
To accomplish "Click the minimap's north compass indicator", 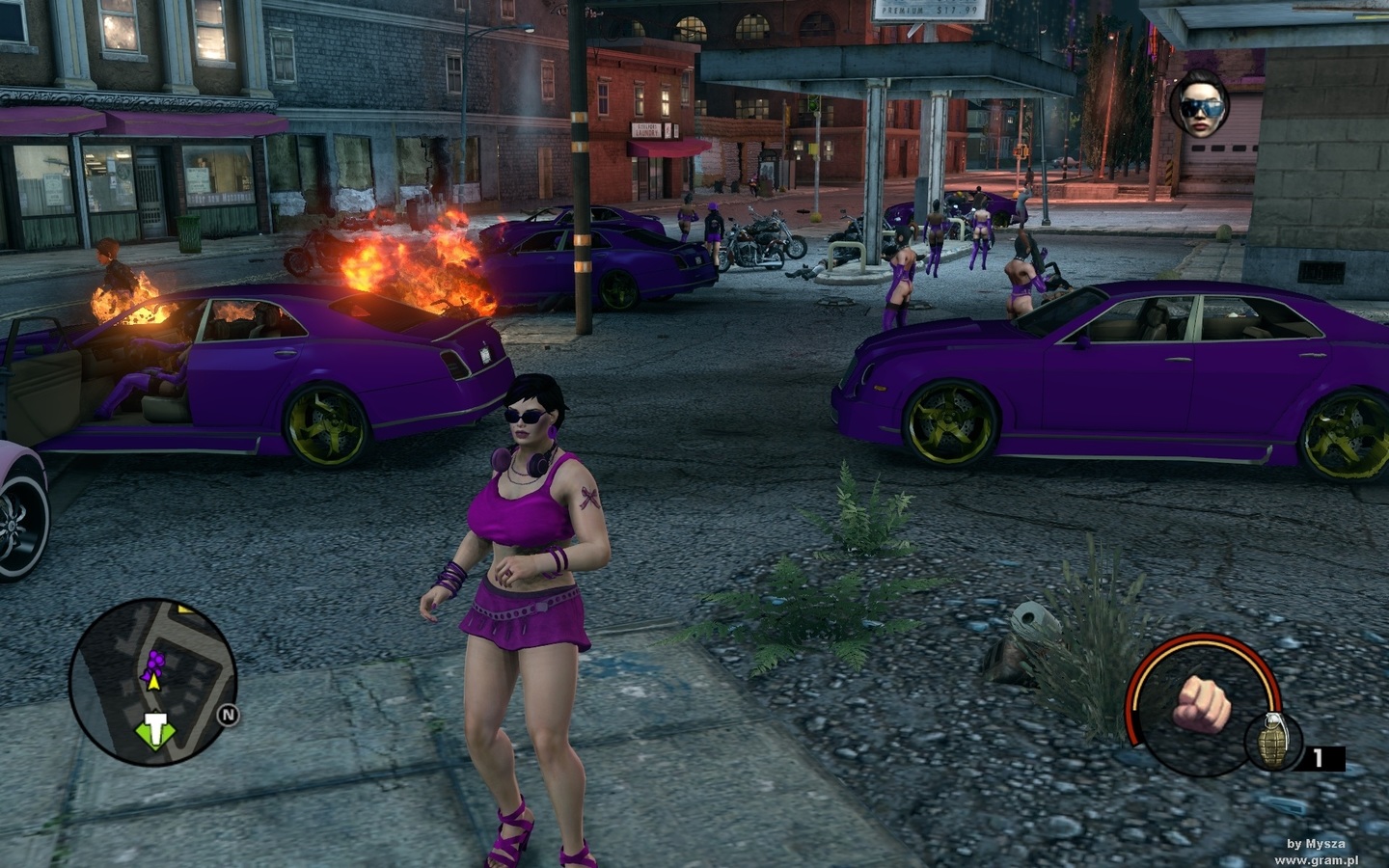I will click(x=229, y=716).
